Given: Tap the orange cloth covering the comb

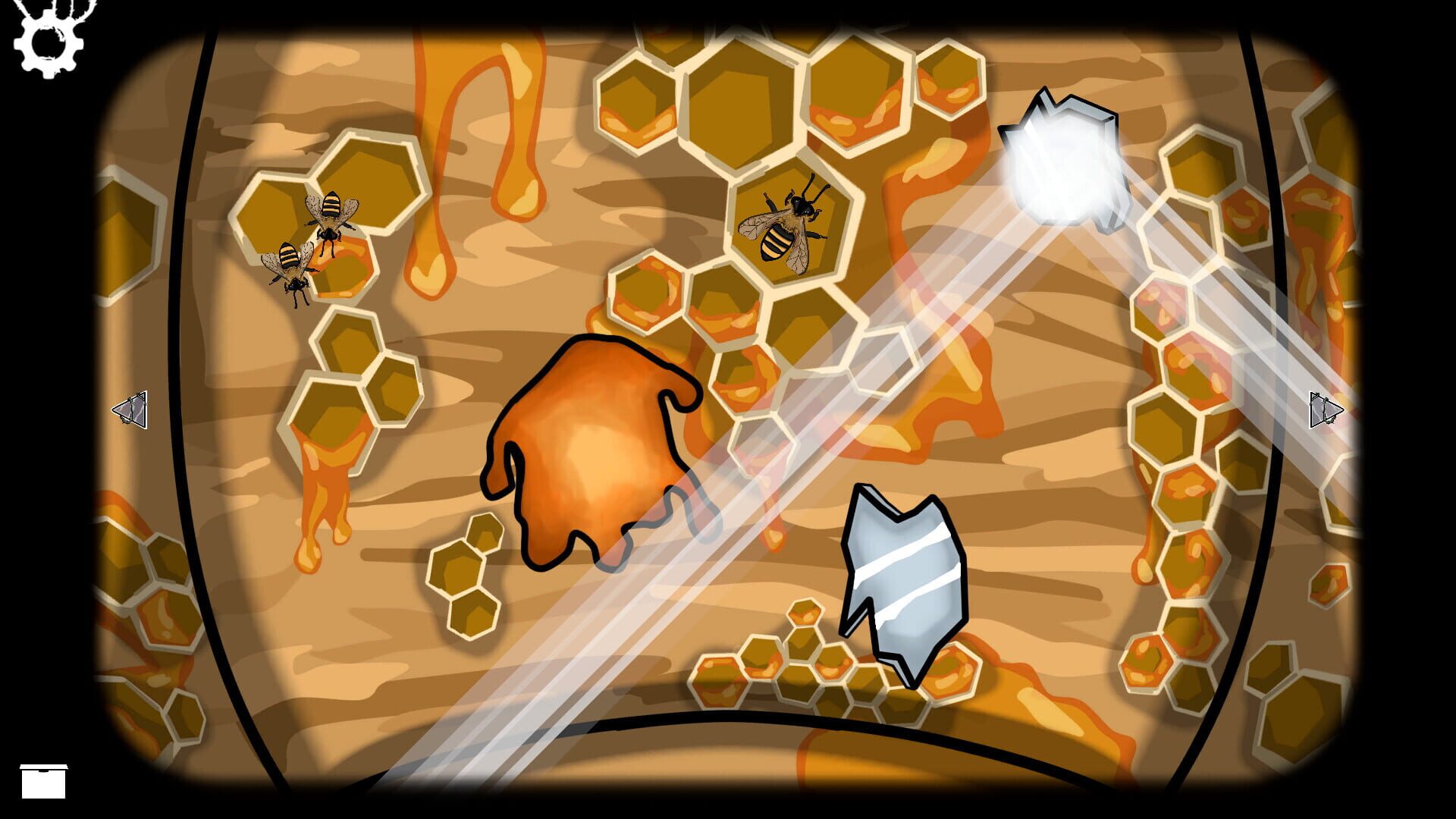Looking at the screenshot, I should pyautogui.click(x=599, y=447).
